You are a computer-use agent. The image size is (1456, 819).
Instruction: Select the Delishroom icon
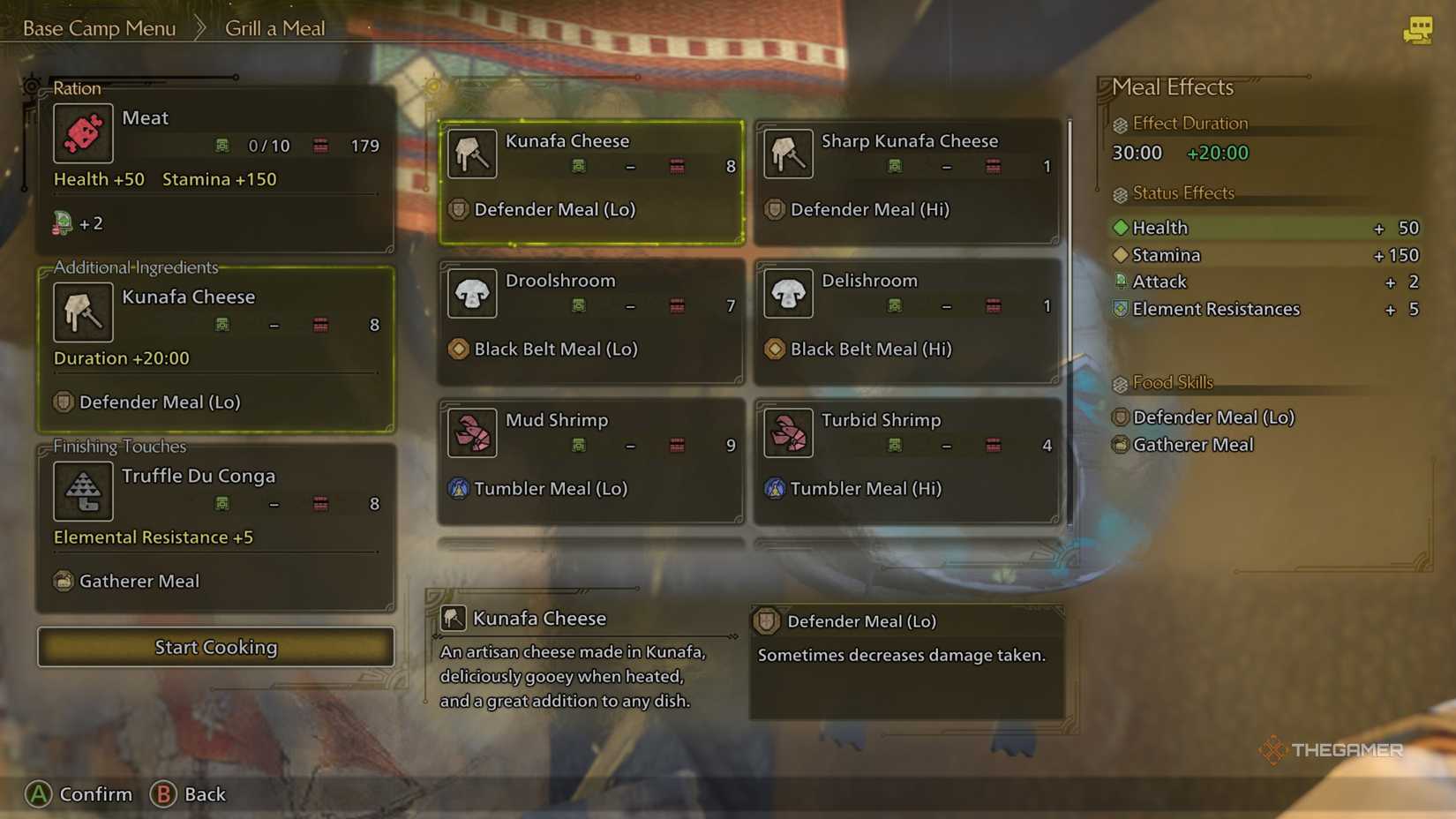pyautogui.click(x=788, y=294)
